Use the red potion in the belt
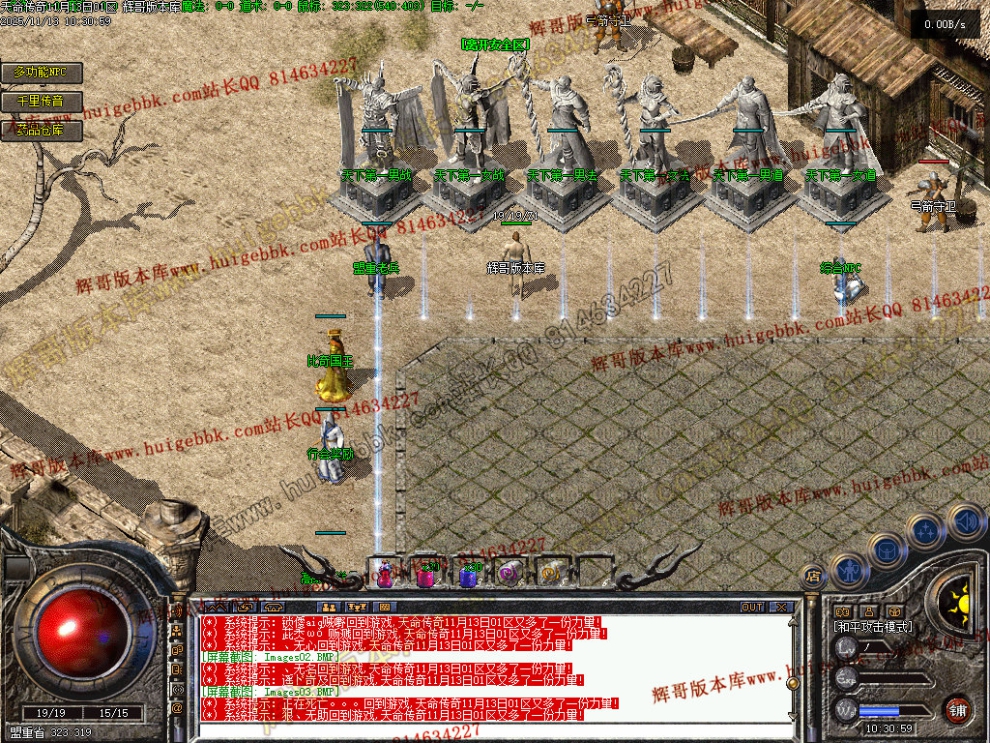990x743 pixels. point(385,573)
